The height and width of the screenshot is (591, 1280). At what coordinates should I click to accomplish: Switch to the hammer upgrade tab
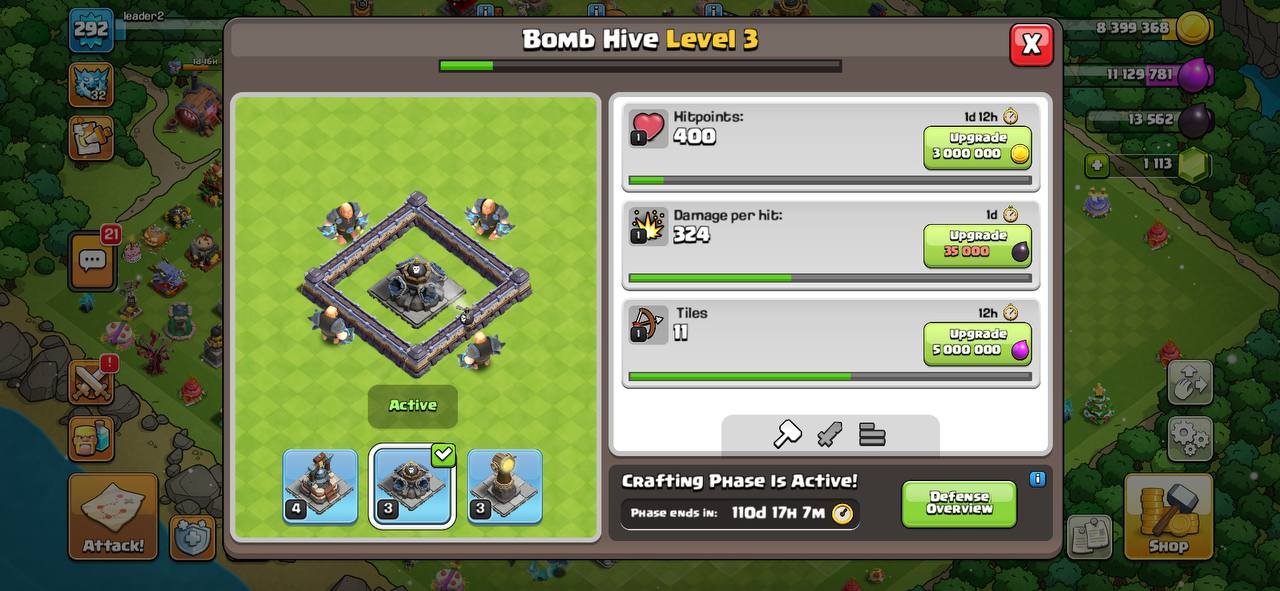(x=788, y=434)
